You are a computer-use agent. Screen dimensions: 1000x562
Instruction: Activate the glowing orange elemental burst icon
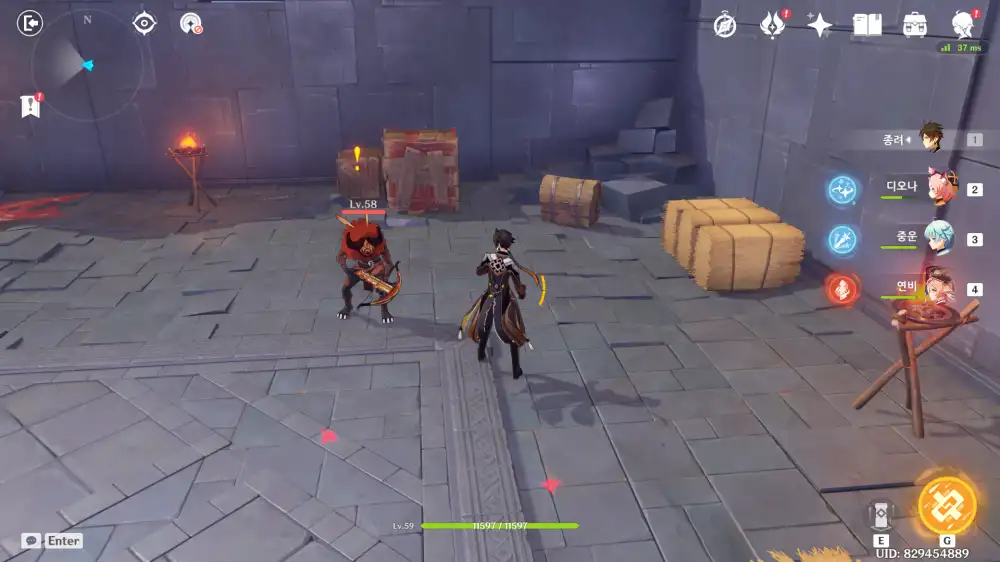[947, 506]
